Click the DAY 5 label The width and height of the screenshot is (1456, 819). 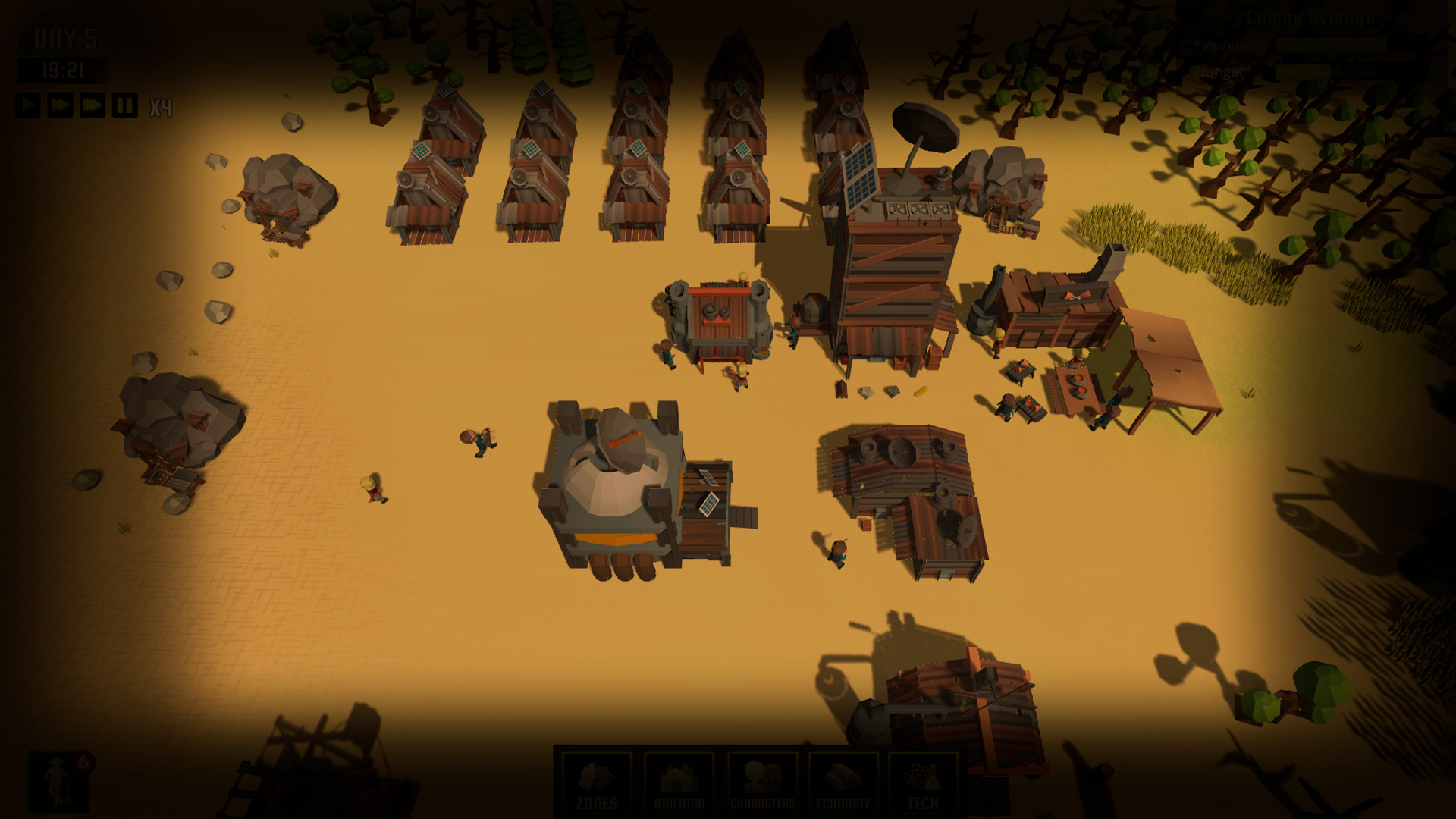tap(65, 37)
